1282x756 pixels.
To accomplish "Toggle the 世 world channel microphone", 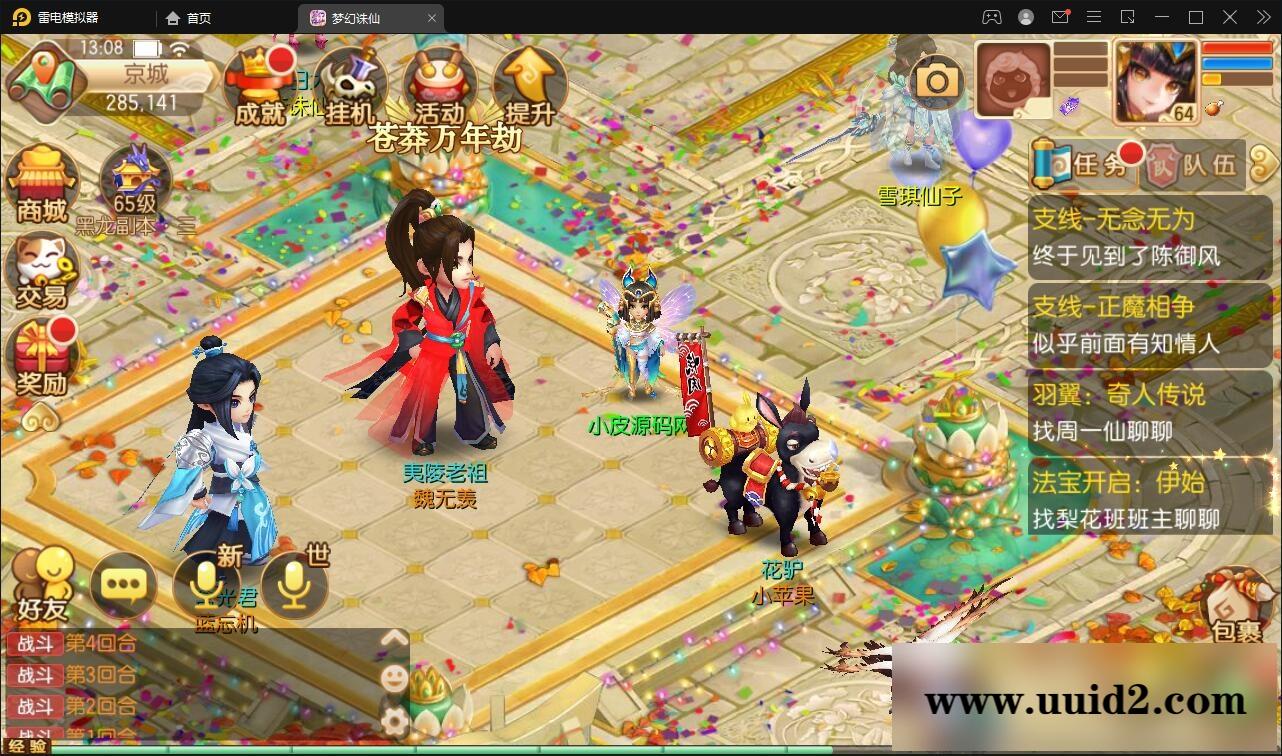I will click(290, 585).
